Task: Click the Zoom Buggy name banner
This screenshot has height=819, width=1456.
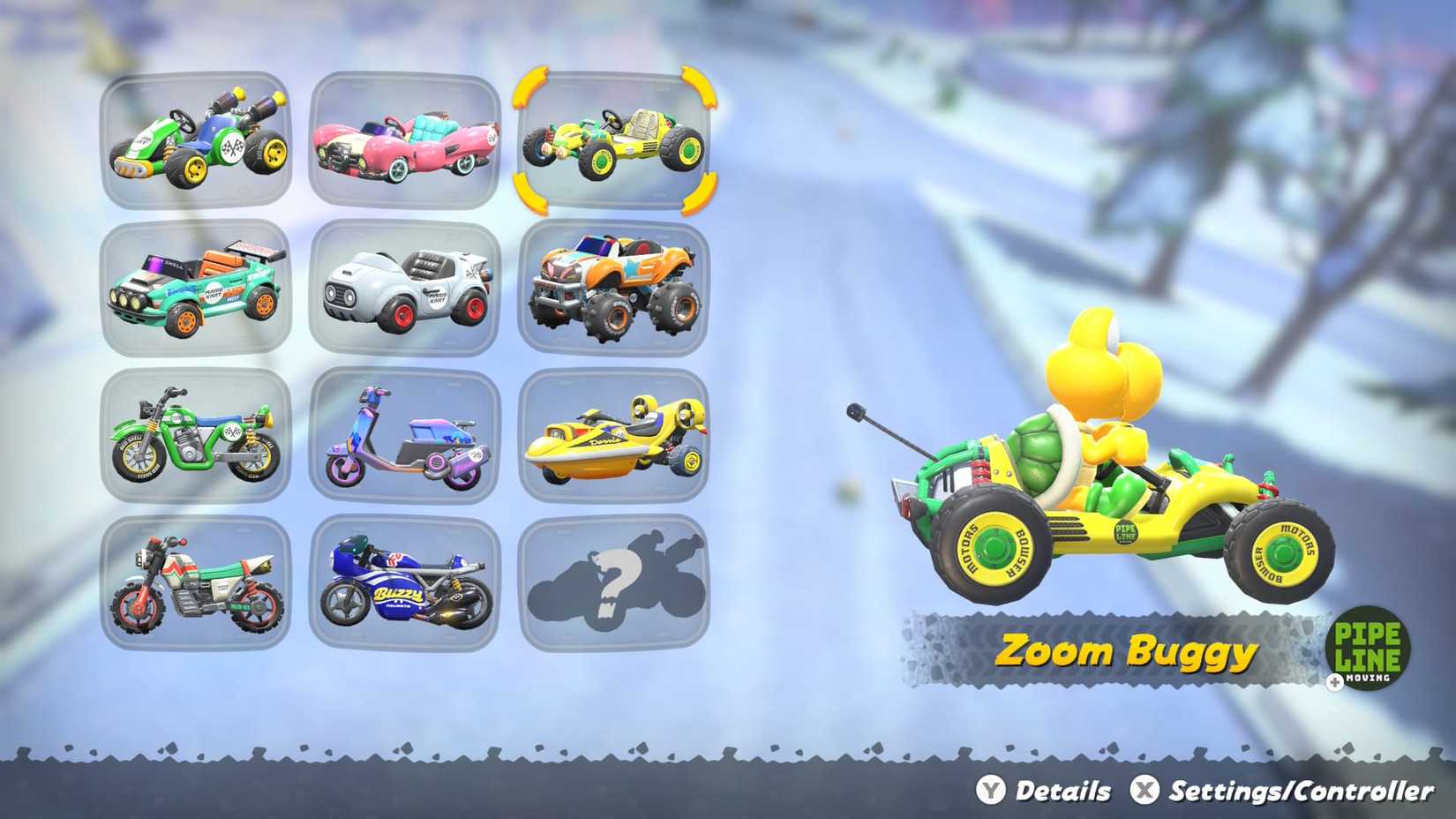Action: tap(1125, 653)
